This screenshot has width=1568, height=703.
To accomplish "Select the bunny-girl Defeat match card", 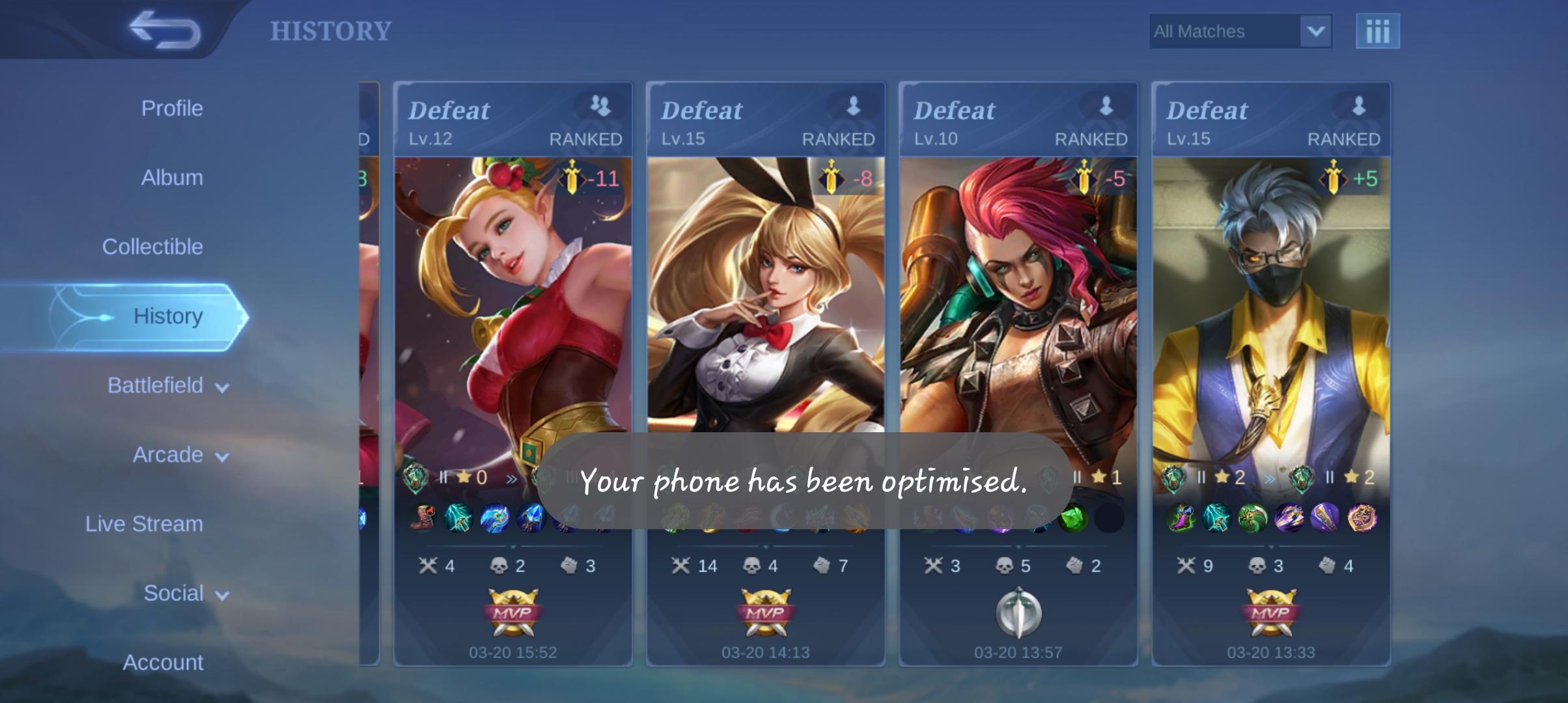I will 765,293.
